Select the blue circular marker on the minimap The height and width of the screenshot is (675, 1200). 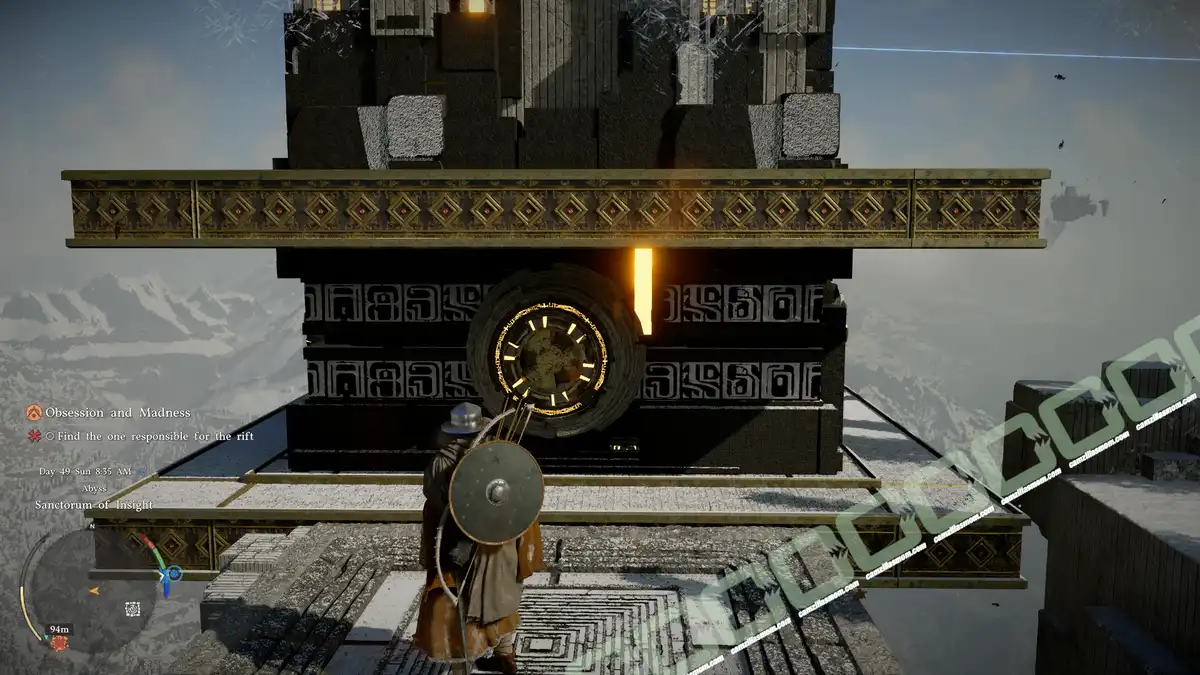174,574
